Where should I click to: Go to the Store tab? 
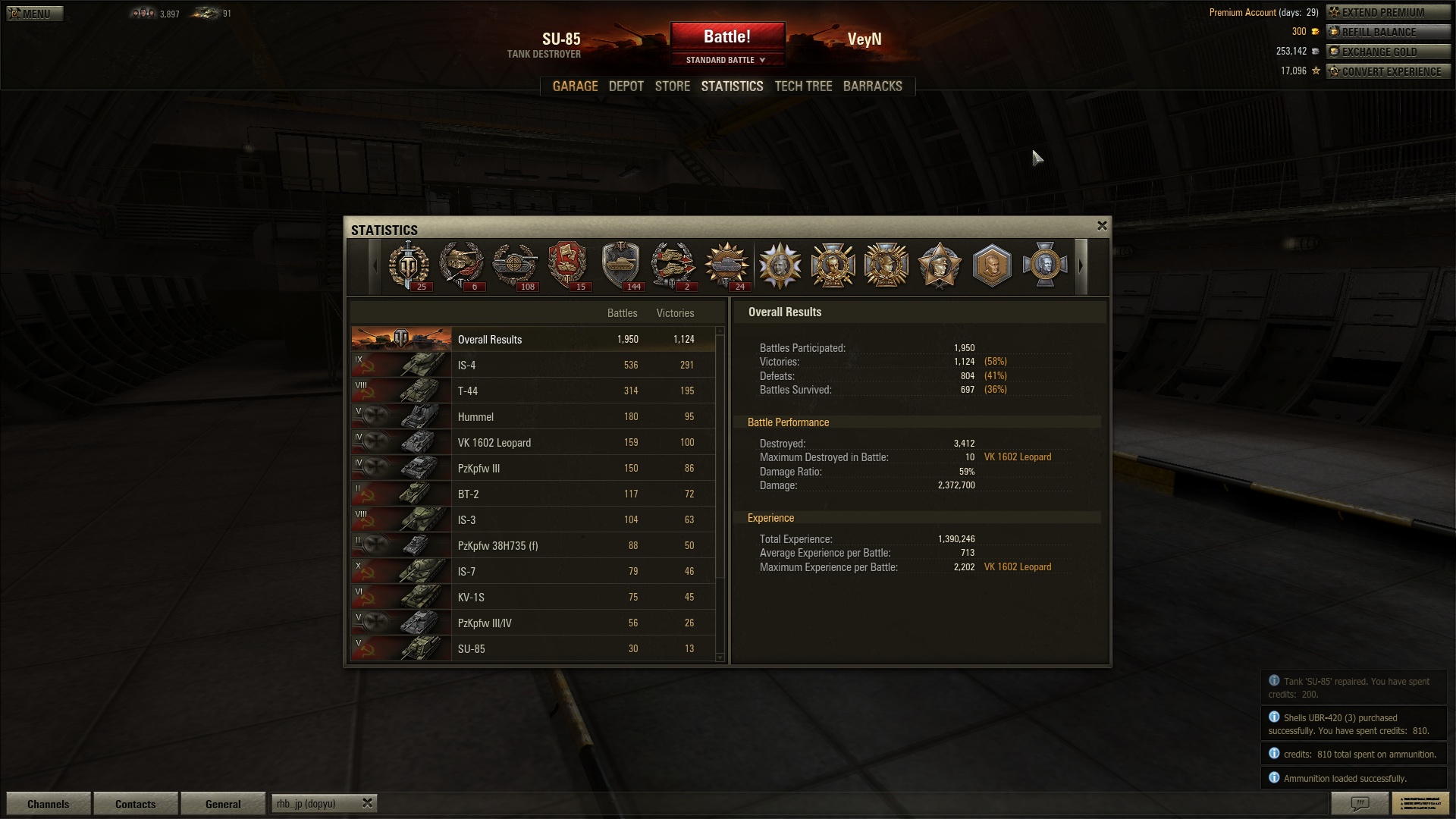(x=672, y=86)
